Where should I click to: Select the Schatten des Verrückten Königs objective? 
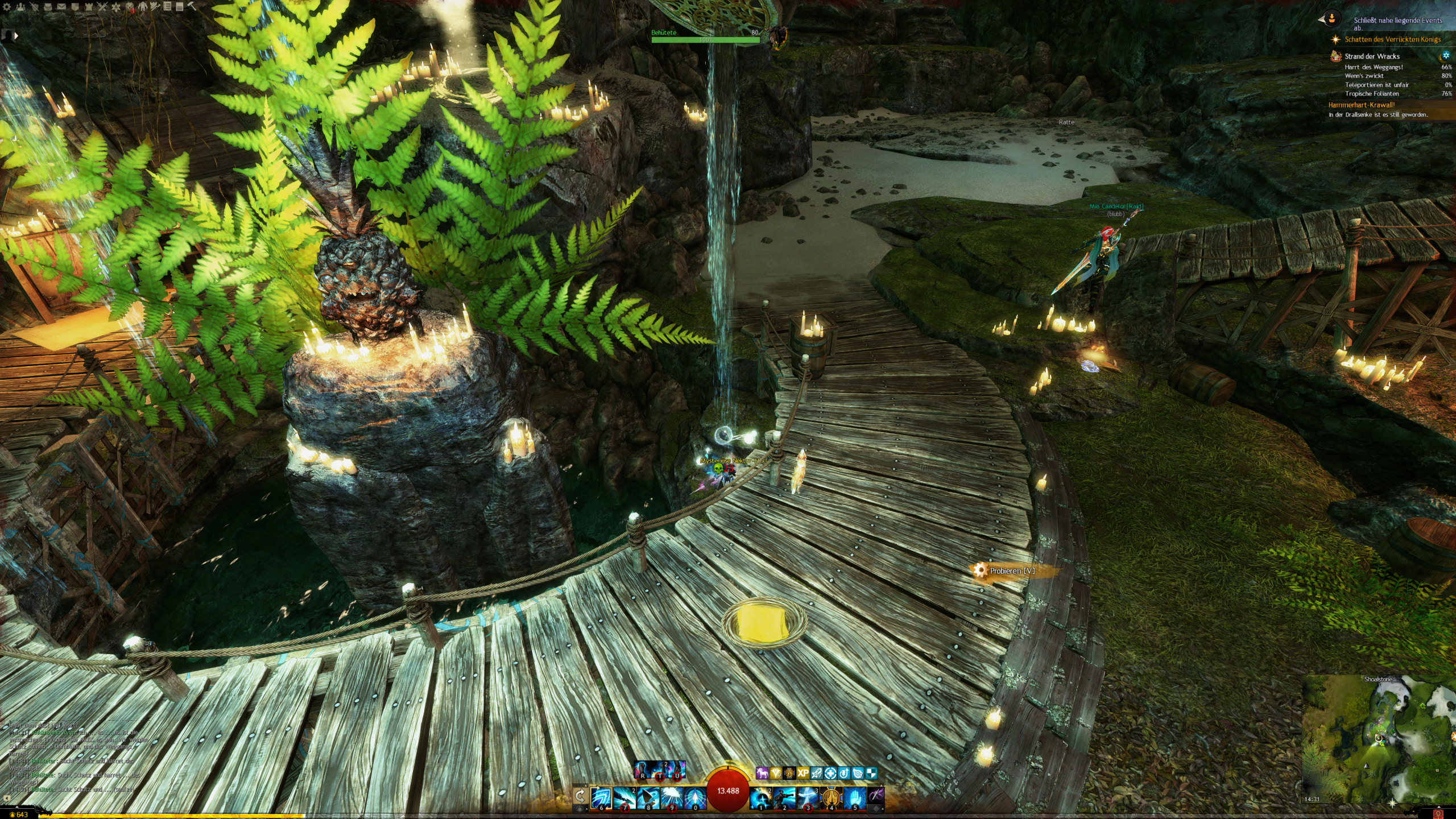pos(1392,39)
